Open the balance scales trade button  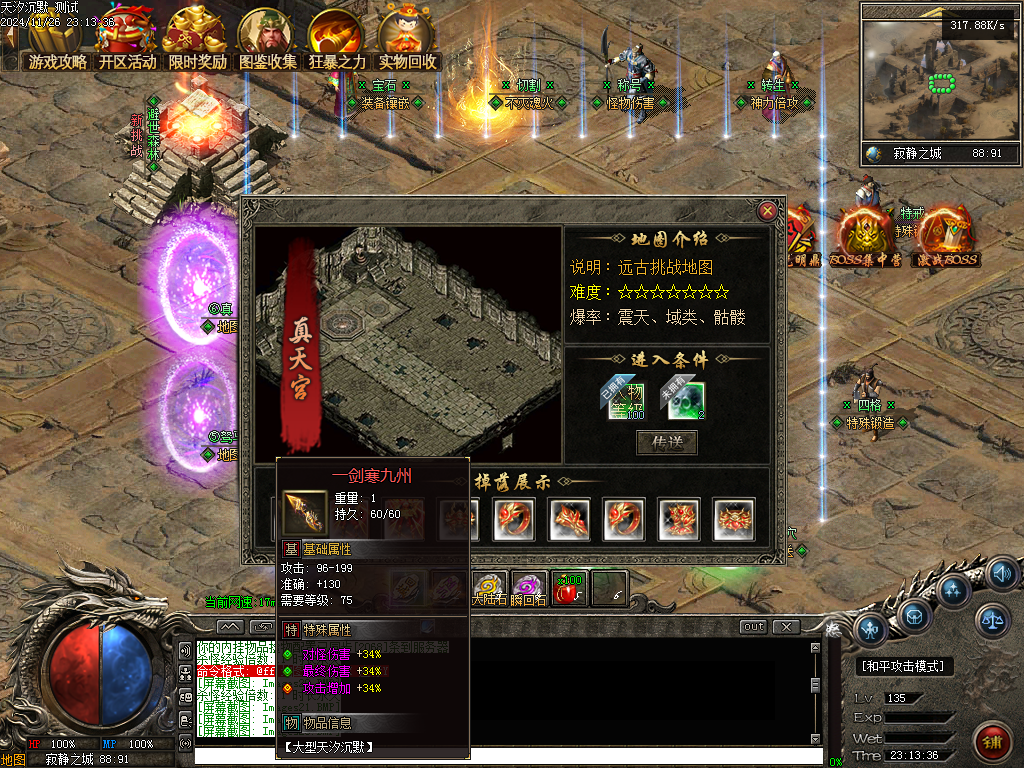992,620
